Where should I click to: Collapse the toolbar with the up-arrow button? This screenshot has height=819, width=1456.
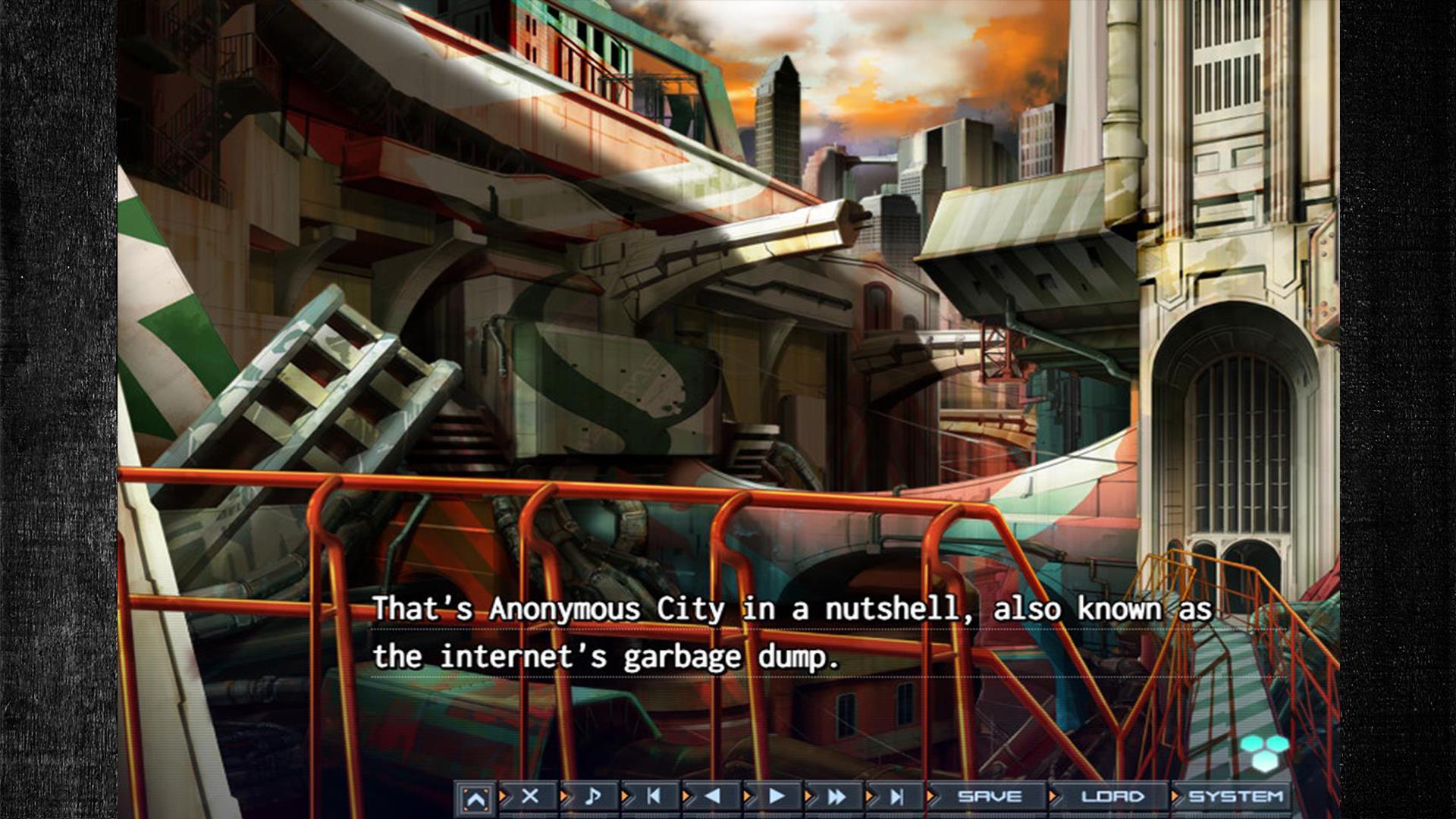475,798
